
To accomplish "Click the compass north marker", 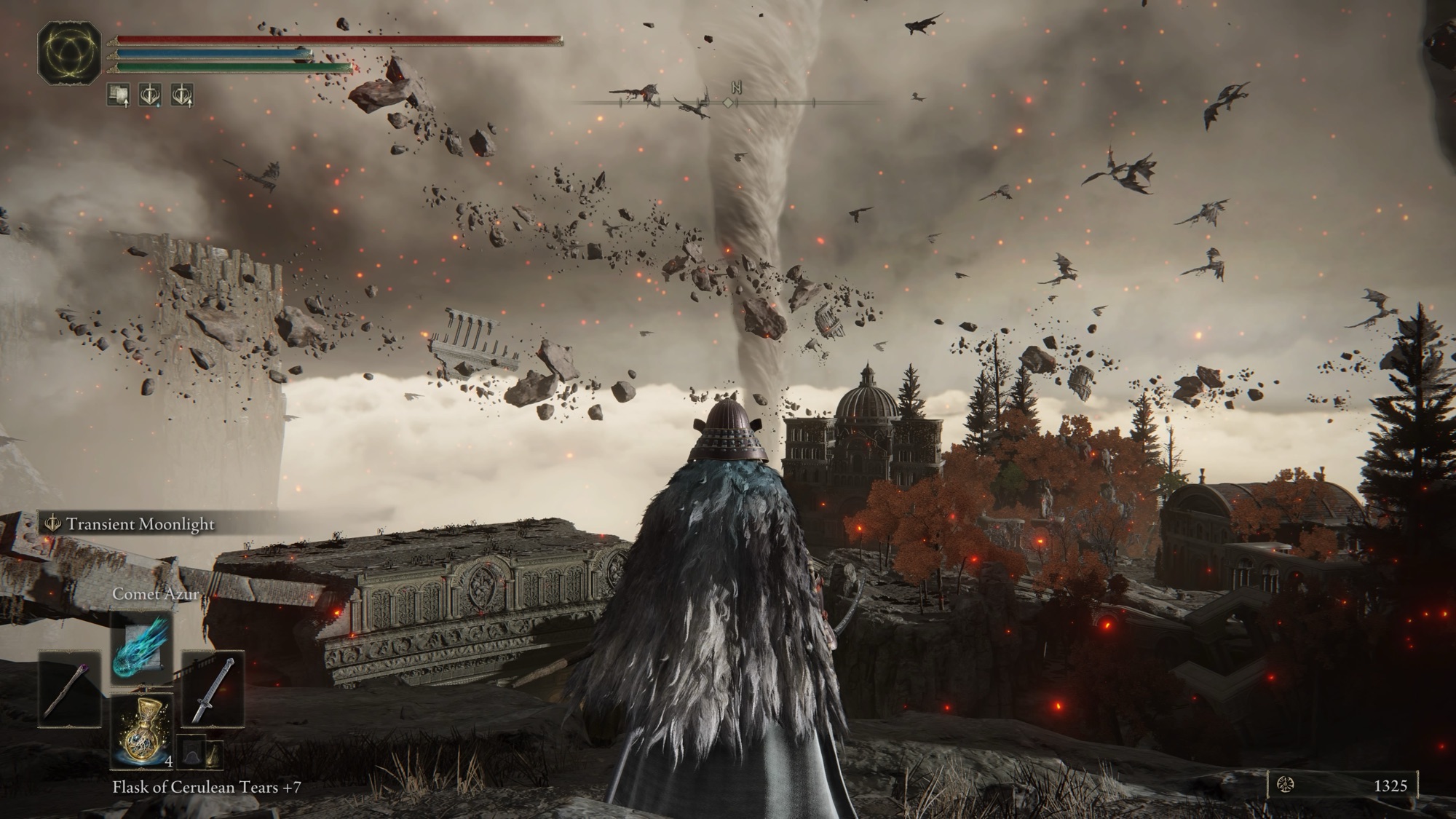I will coord(736,88).
